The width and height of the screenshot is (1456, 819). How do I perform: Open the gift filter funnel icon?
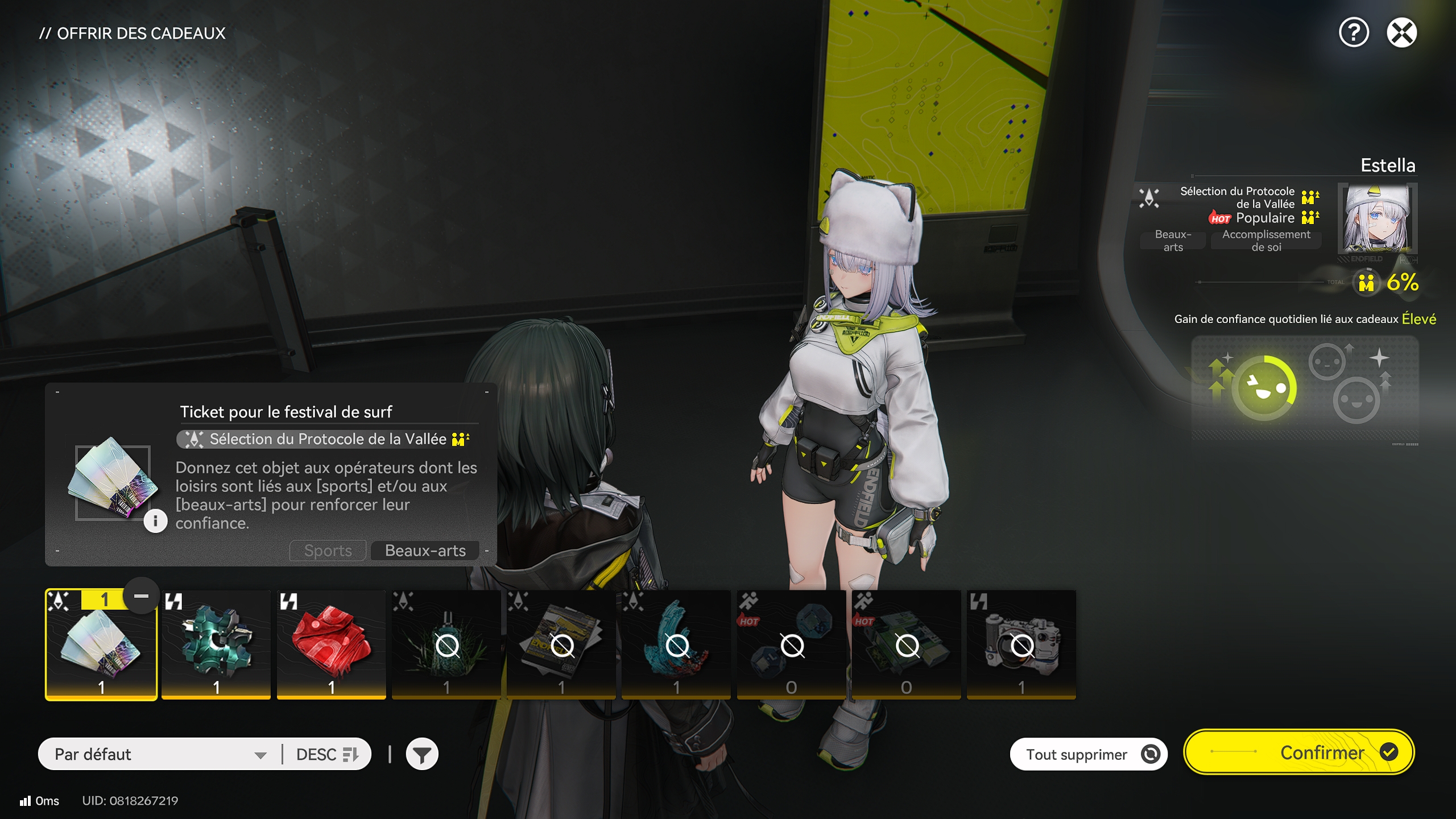(422, 753)
